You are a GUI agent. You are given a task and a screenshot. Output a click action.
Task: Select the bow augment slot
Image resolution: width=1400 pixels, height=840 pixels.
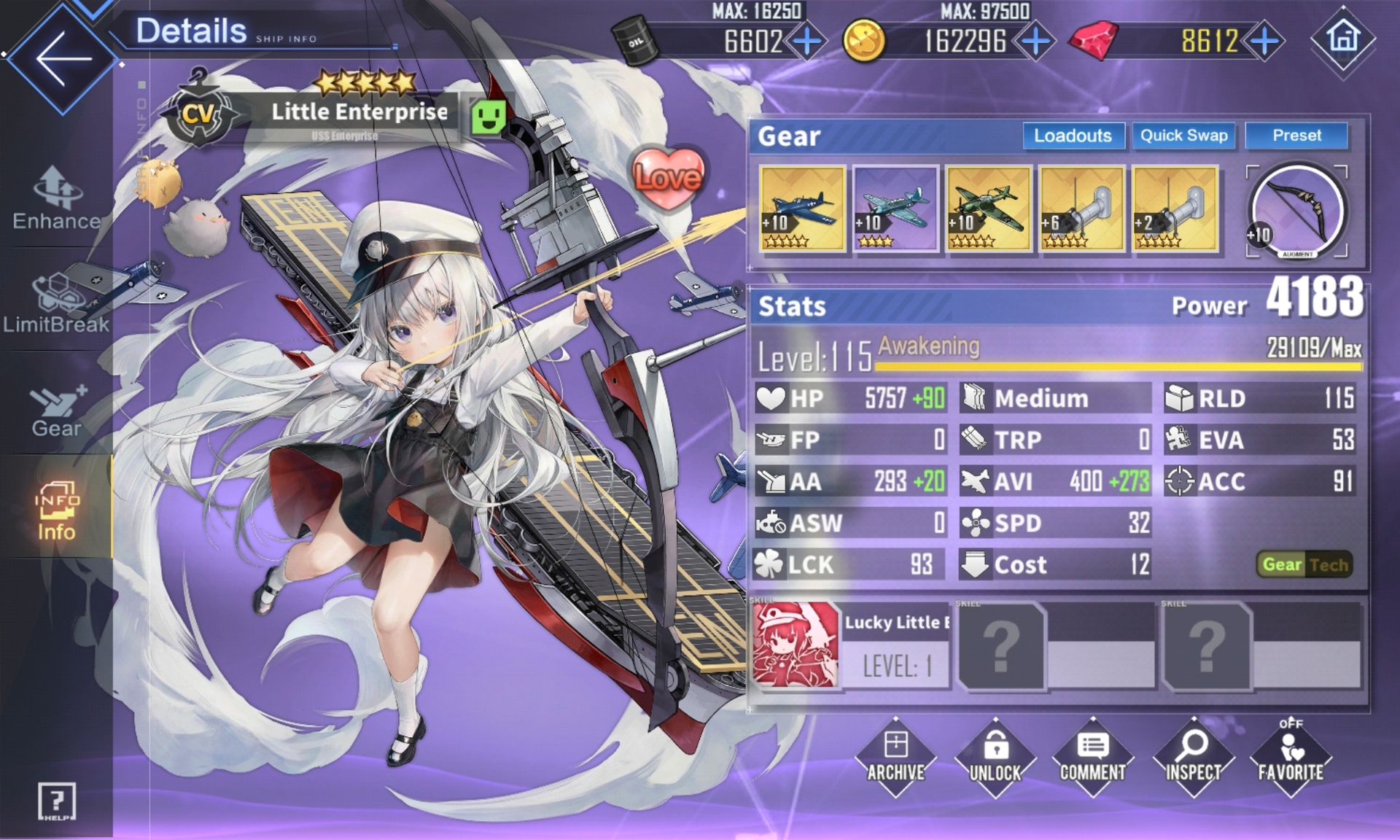[1297, 211]
